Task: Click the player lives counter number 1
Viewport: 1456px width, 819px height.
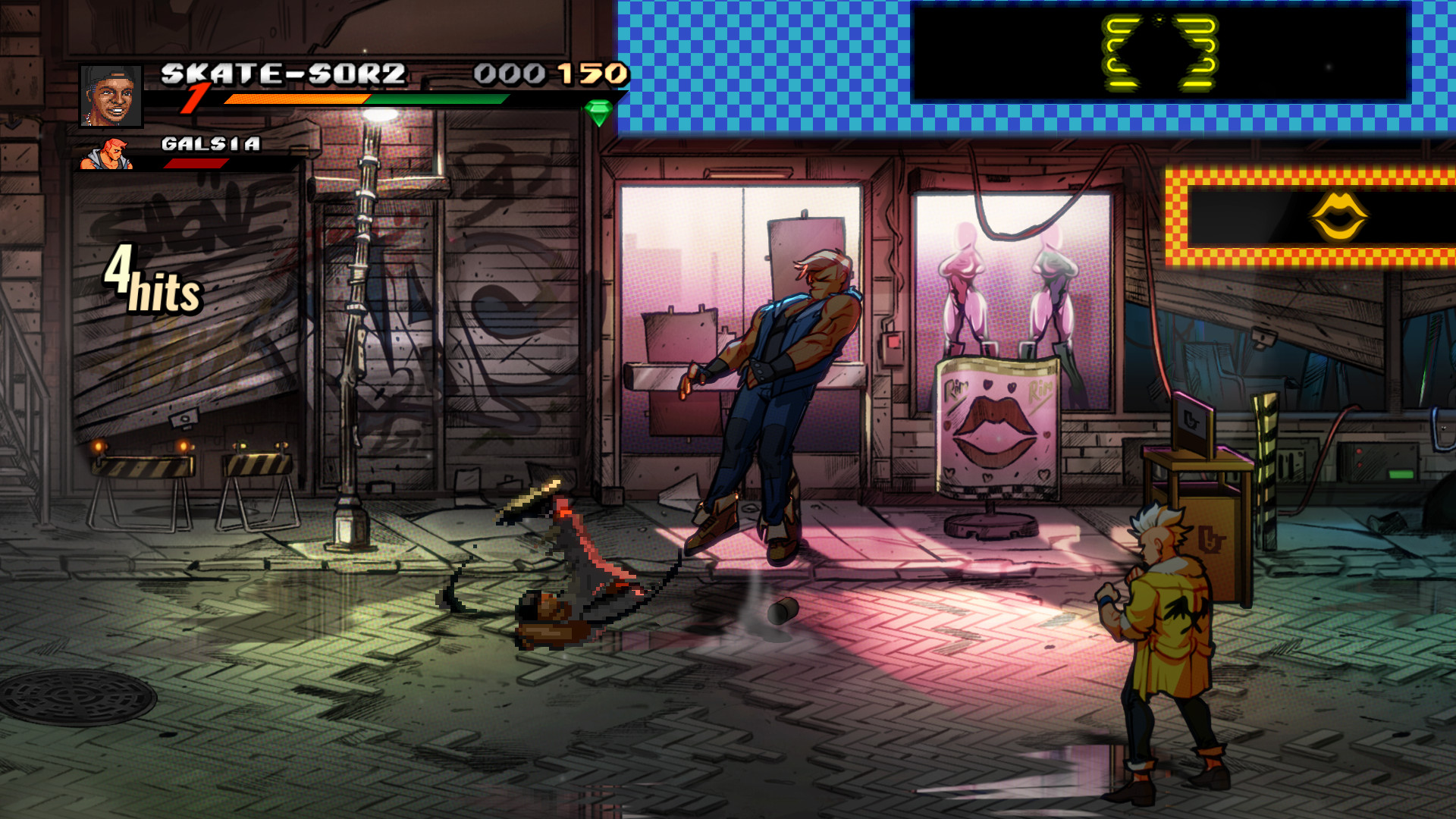Action: pos(197,99)
